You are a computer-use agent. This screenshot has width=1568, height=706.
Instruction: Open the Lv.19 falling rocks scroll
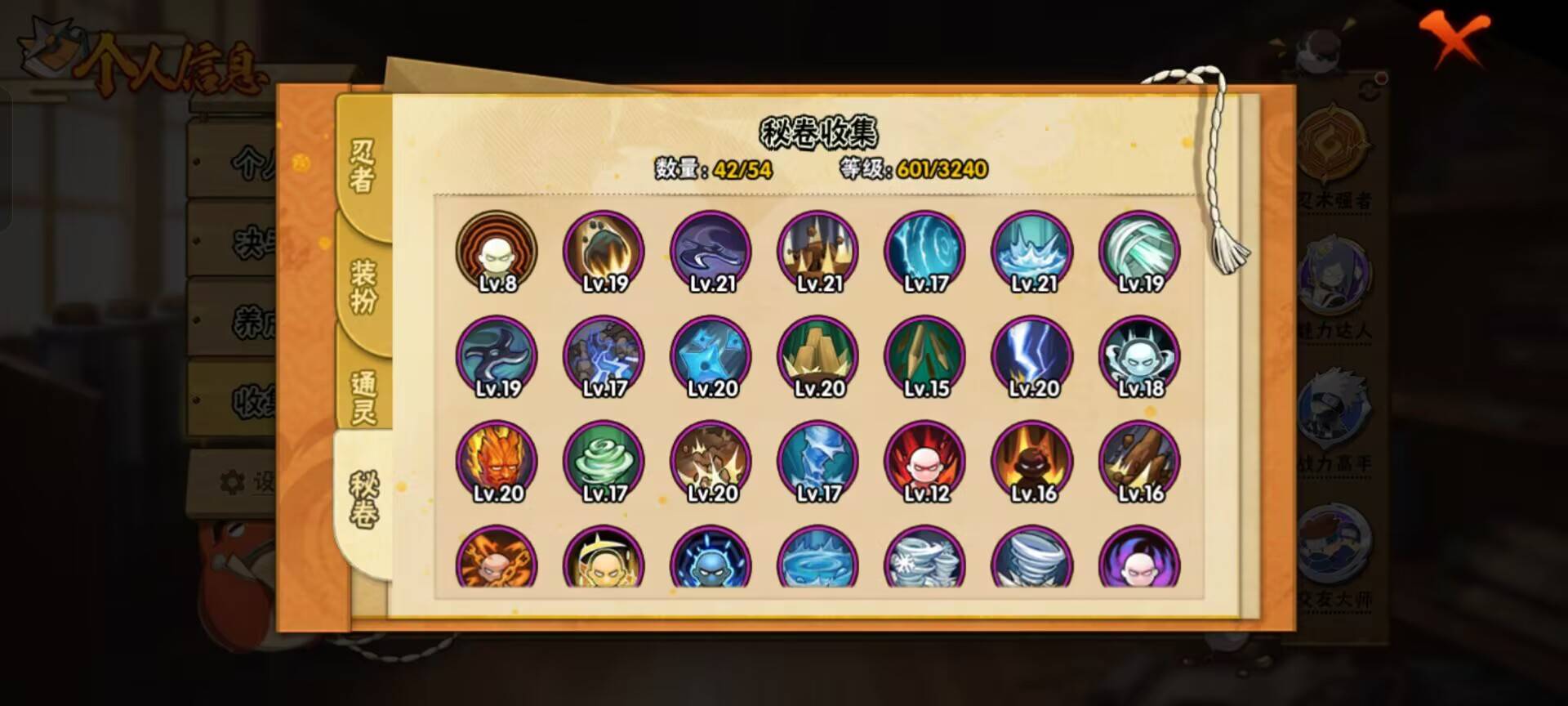point(603,253)
